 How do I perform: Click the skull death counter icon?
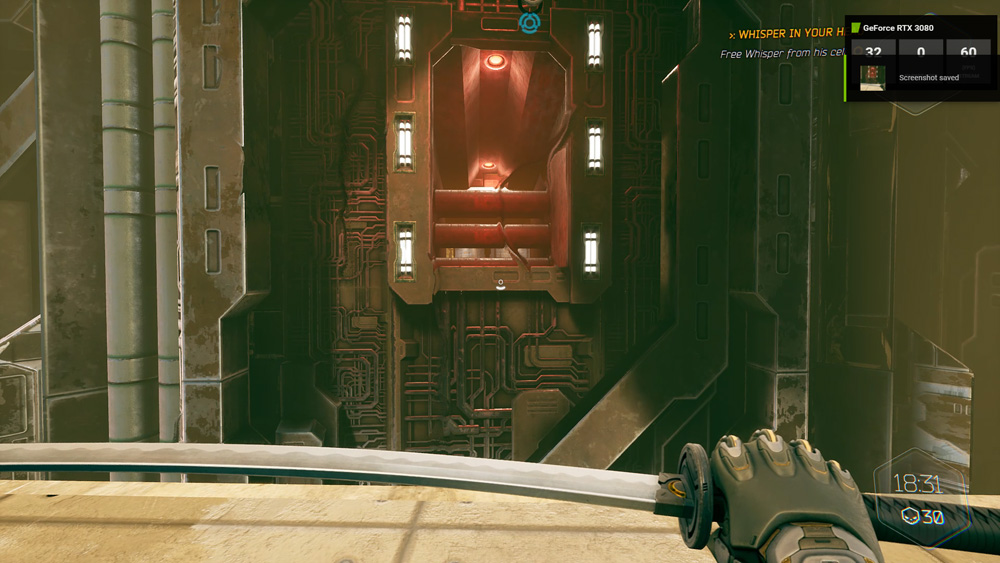pos(910,516)
